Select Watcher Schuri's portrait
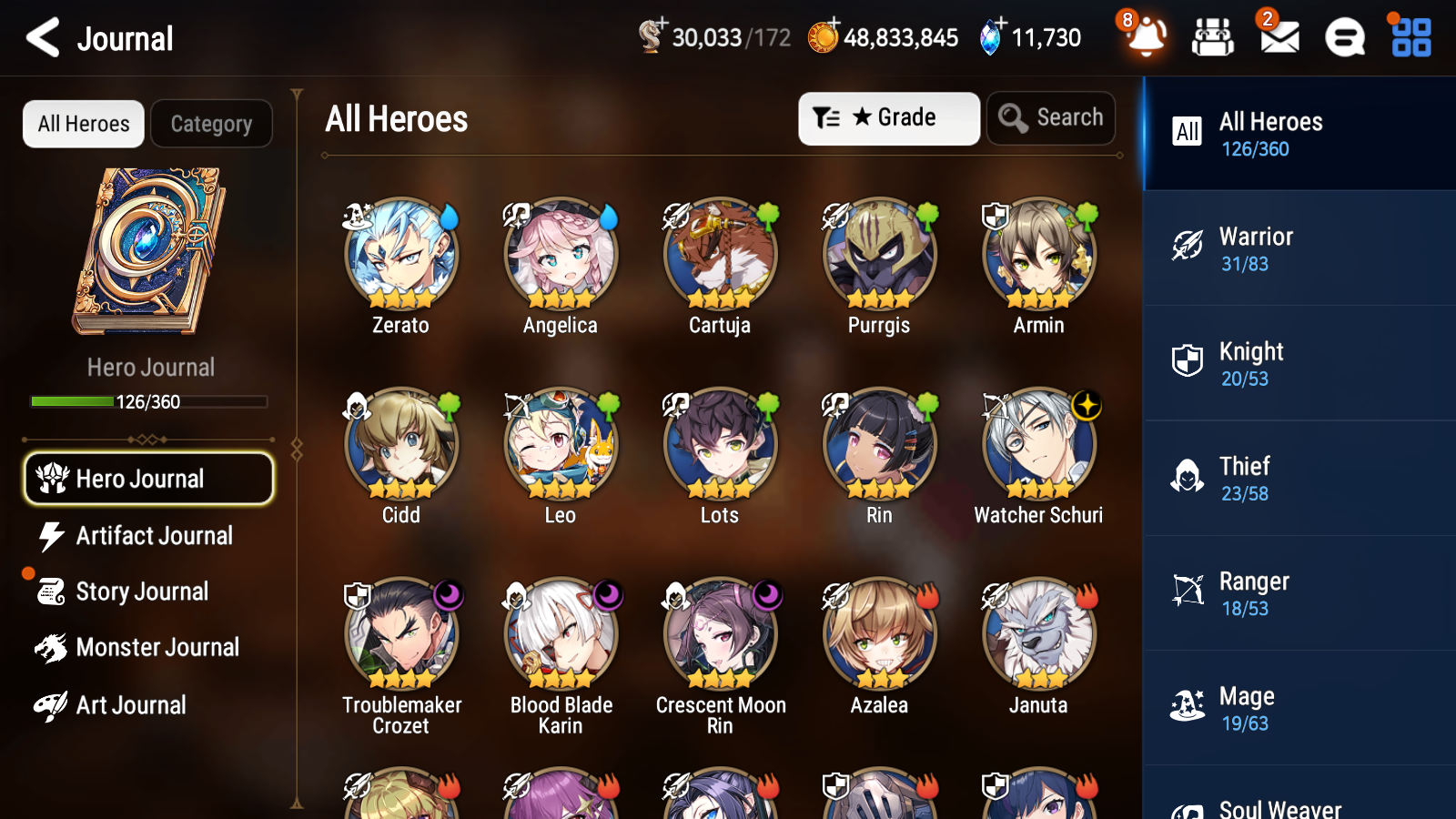 pos(1038,446)
